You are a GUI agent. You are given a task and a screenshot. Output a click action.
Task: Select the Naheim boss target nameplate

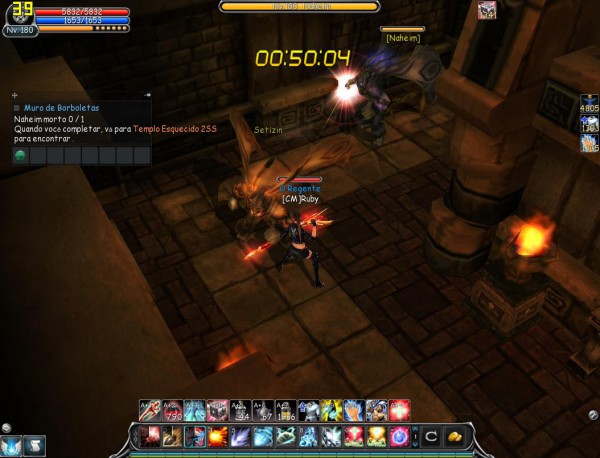pos(401,37)
